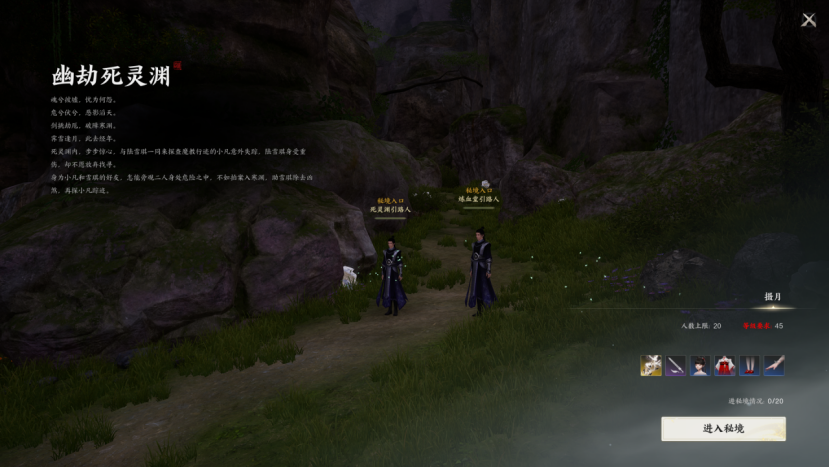View the red and white robe reward
The width and height of the screenshot is (829, 467).
(725, 366)
